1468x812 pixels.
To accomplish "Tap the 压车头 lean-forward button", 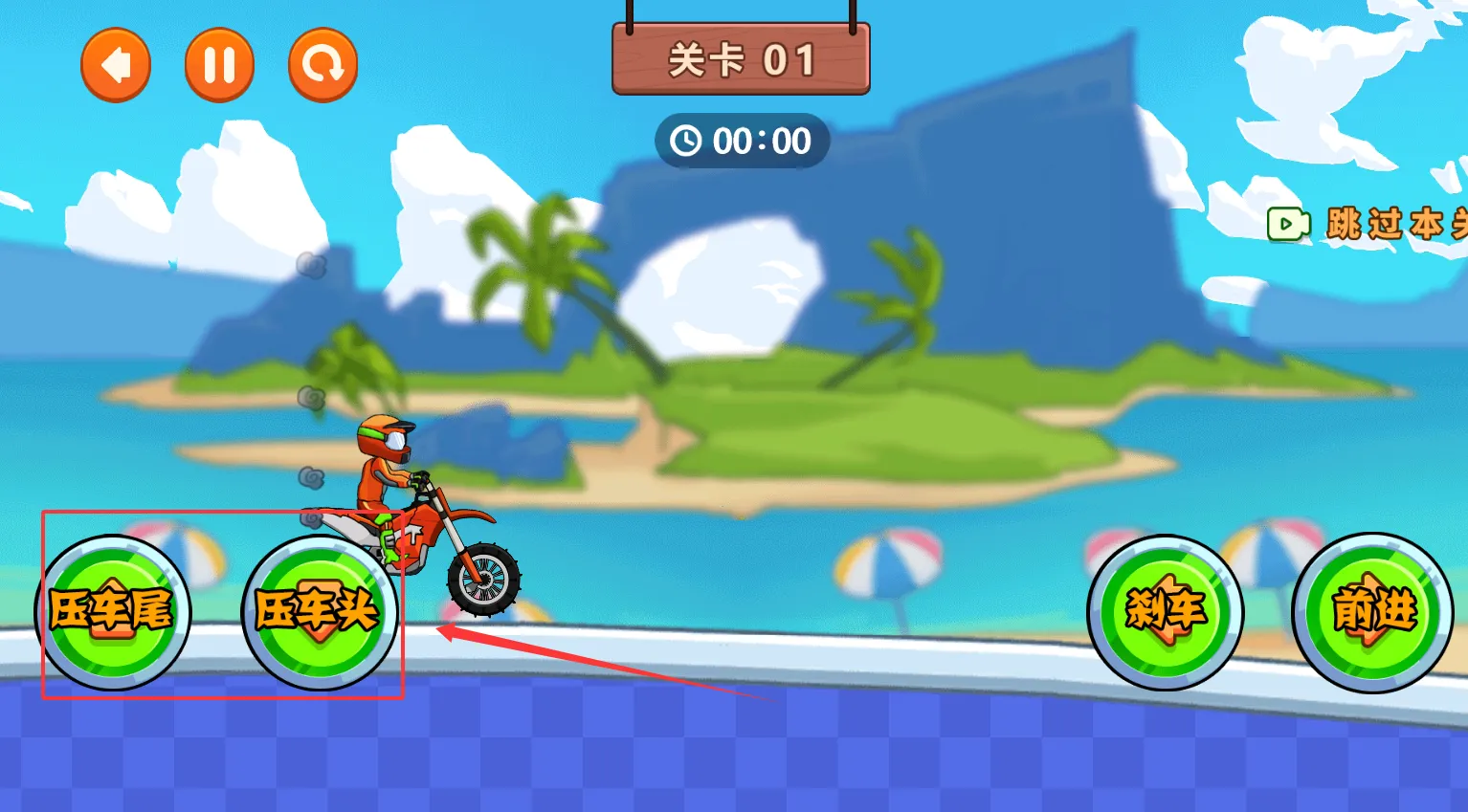I will click(320, 612).
